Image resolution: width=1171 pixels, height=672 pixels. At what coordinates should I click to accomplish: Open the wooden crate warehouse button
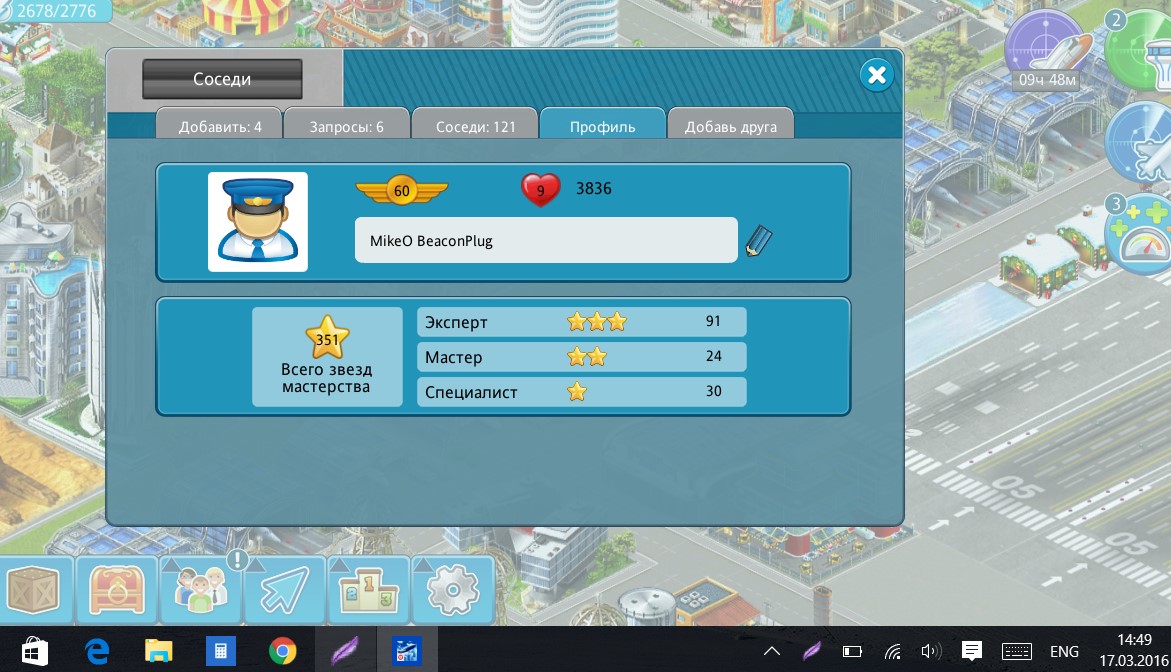[x=34, y=591]
